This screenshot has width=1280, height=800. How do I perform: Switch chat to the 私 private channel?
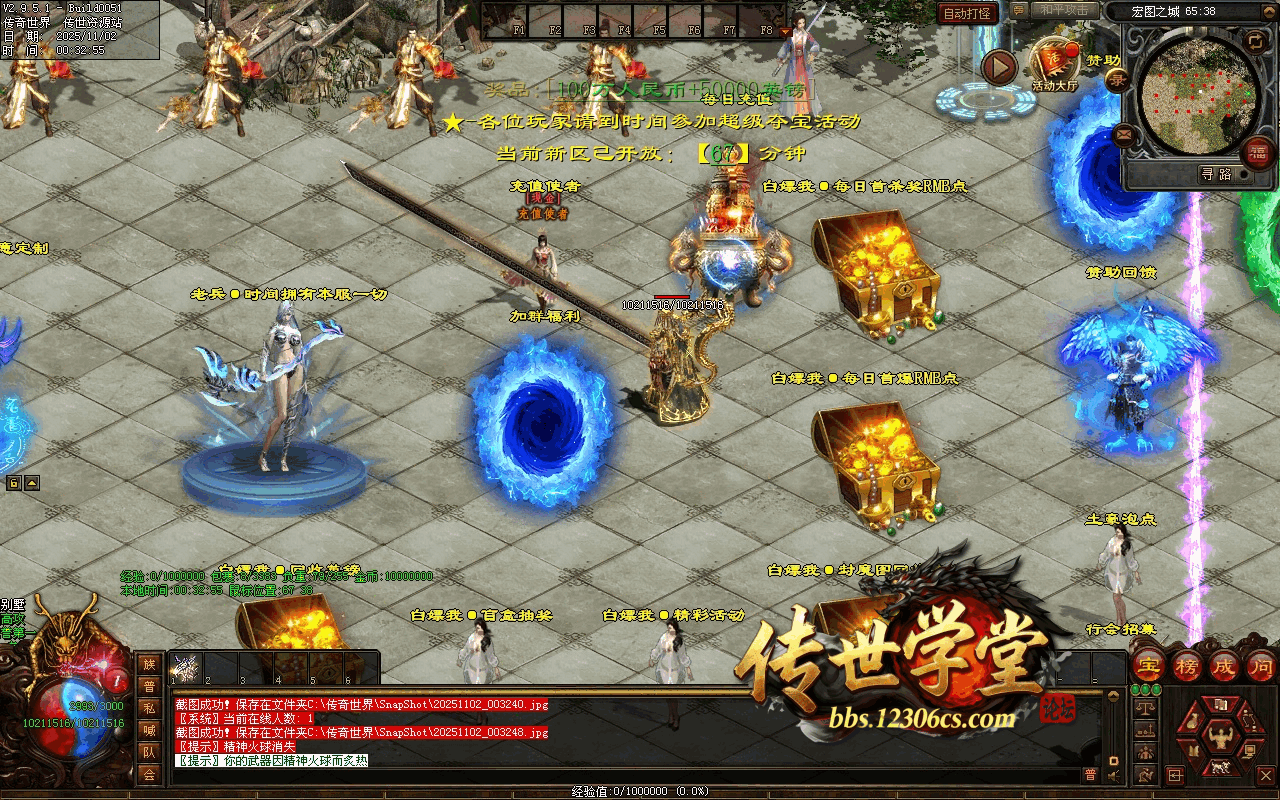pos(149,708)
